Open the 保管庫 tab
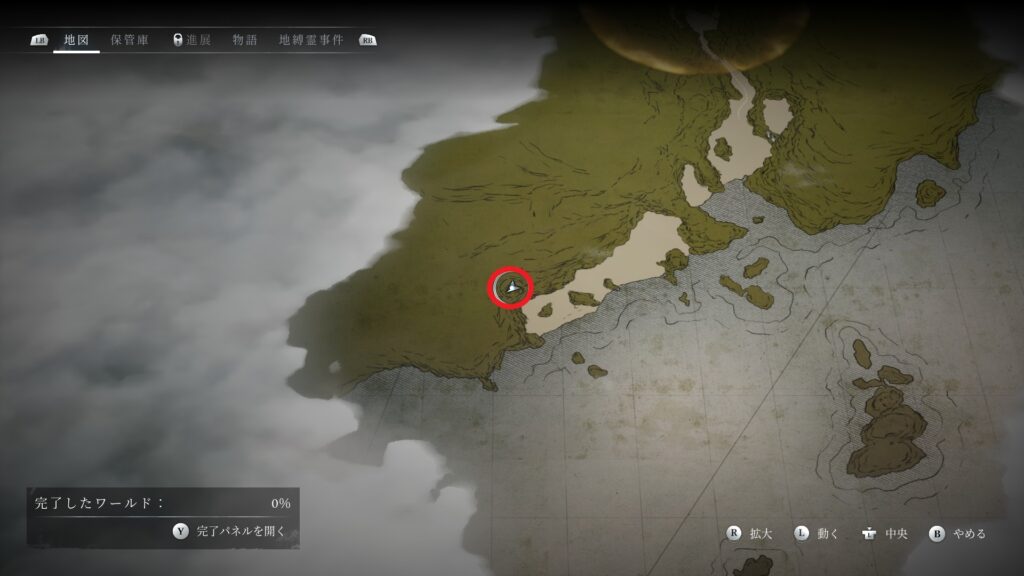Viewport: 1024px width, 576px height. 130,40
